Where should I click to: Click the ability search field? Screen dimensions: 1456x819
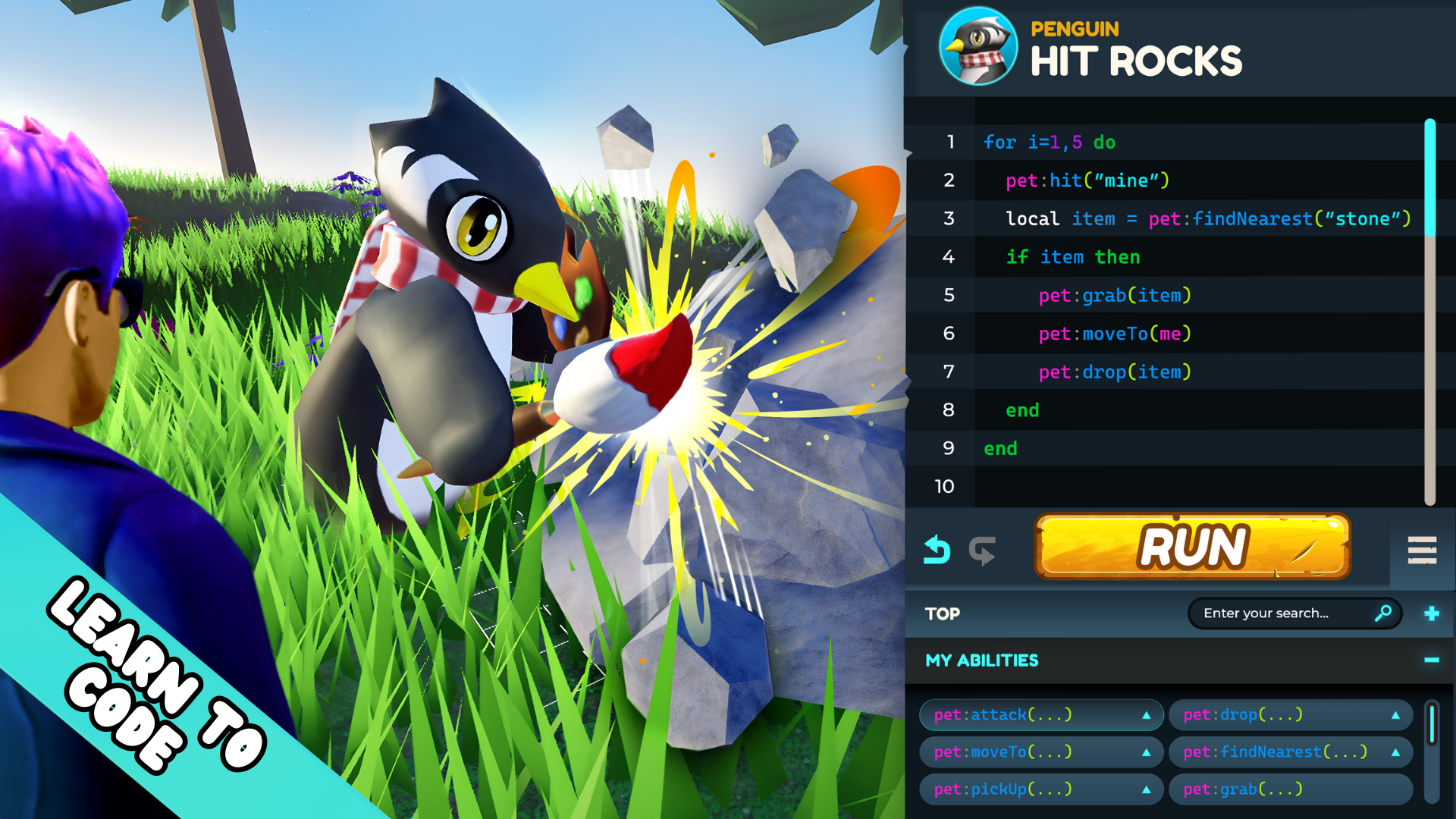pos(1285,613)
